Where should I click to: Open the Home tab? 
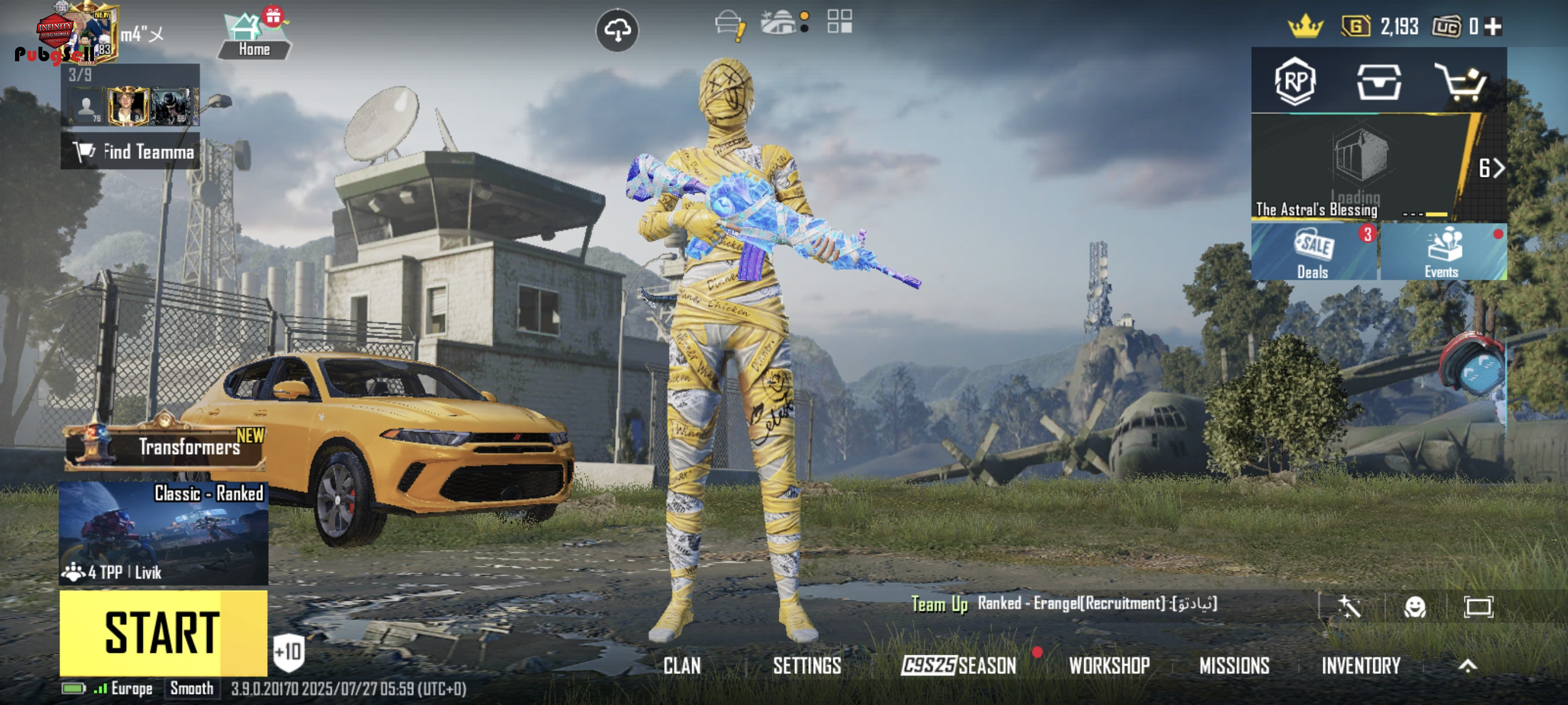tap(254, 38)
